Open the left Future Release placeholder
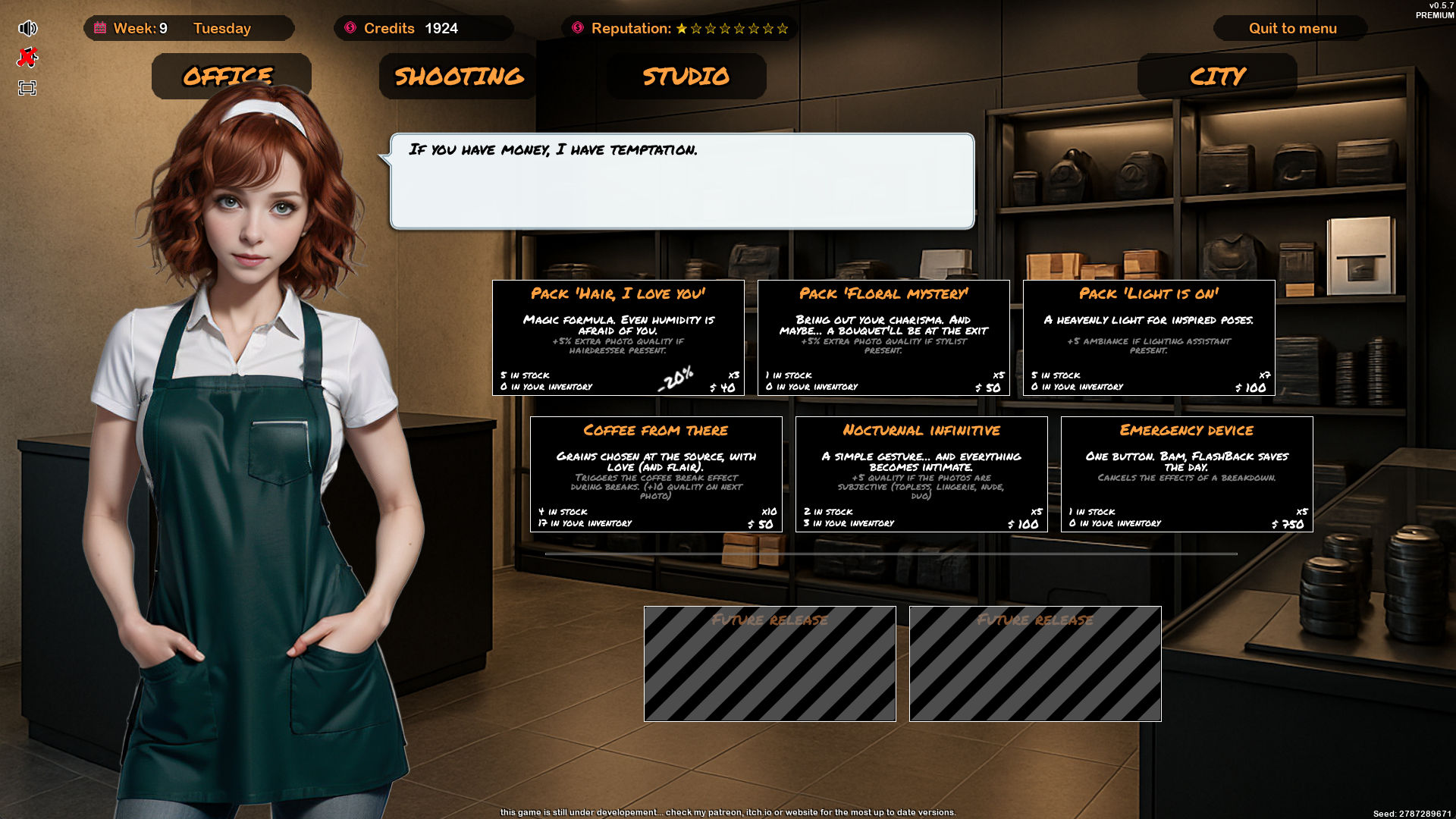Viewport: 1456px width, 819px height. [769, 663]
